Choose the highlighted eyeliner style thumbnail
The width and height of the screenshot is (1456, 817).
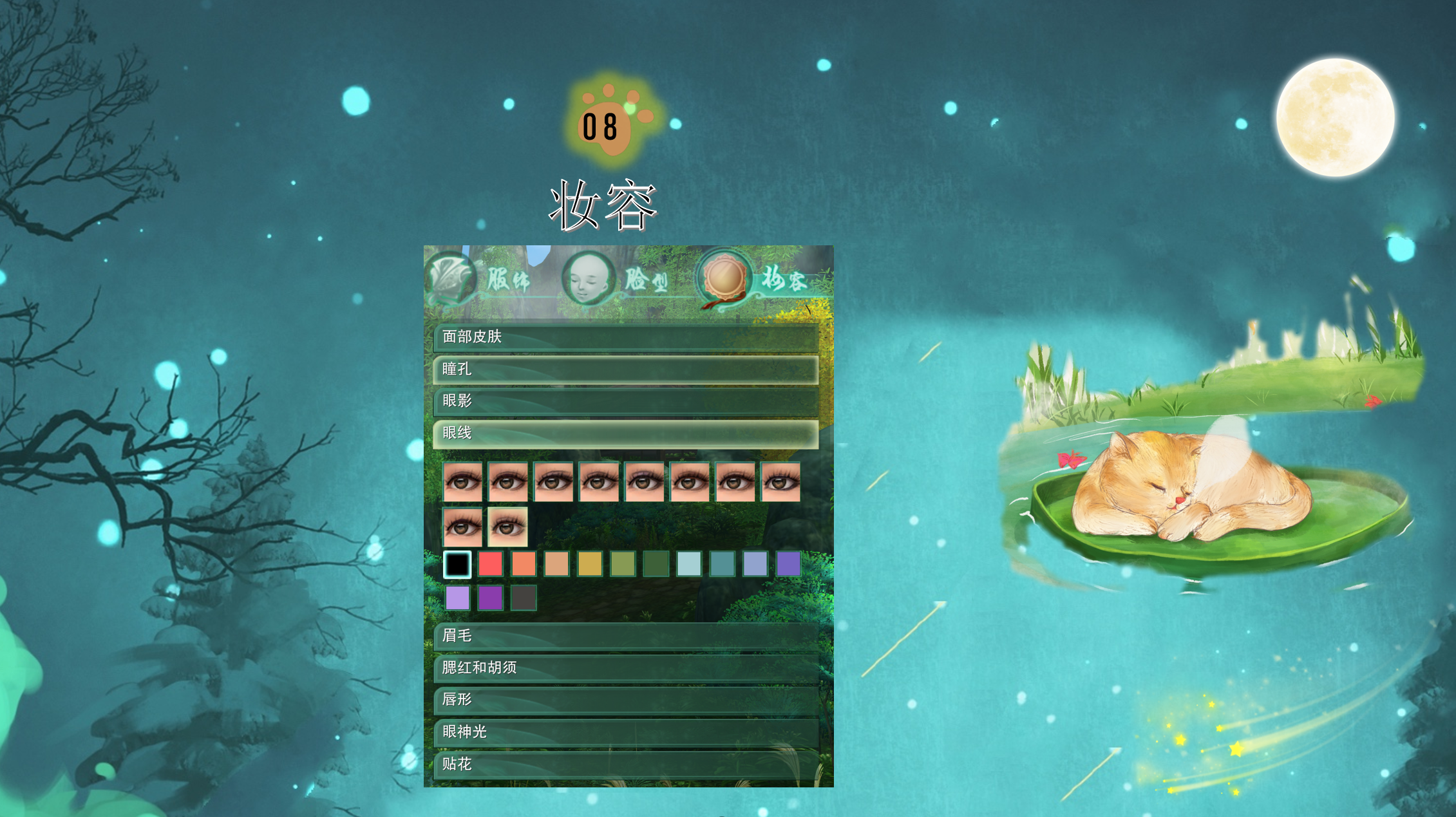(x=507, y=527)
